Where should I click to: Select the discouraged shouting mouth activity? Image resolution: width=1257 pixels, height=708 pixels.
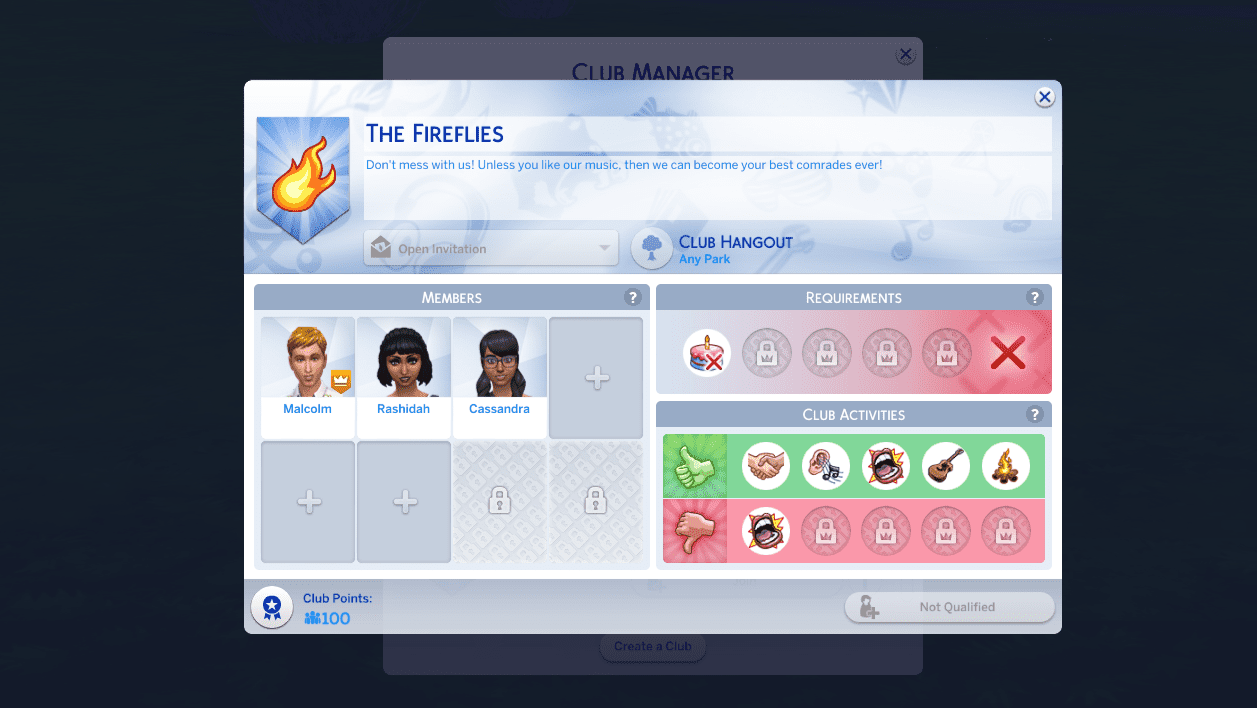click(766, 531)
